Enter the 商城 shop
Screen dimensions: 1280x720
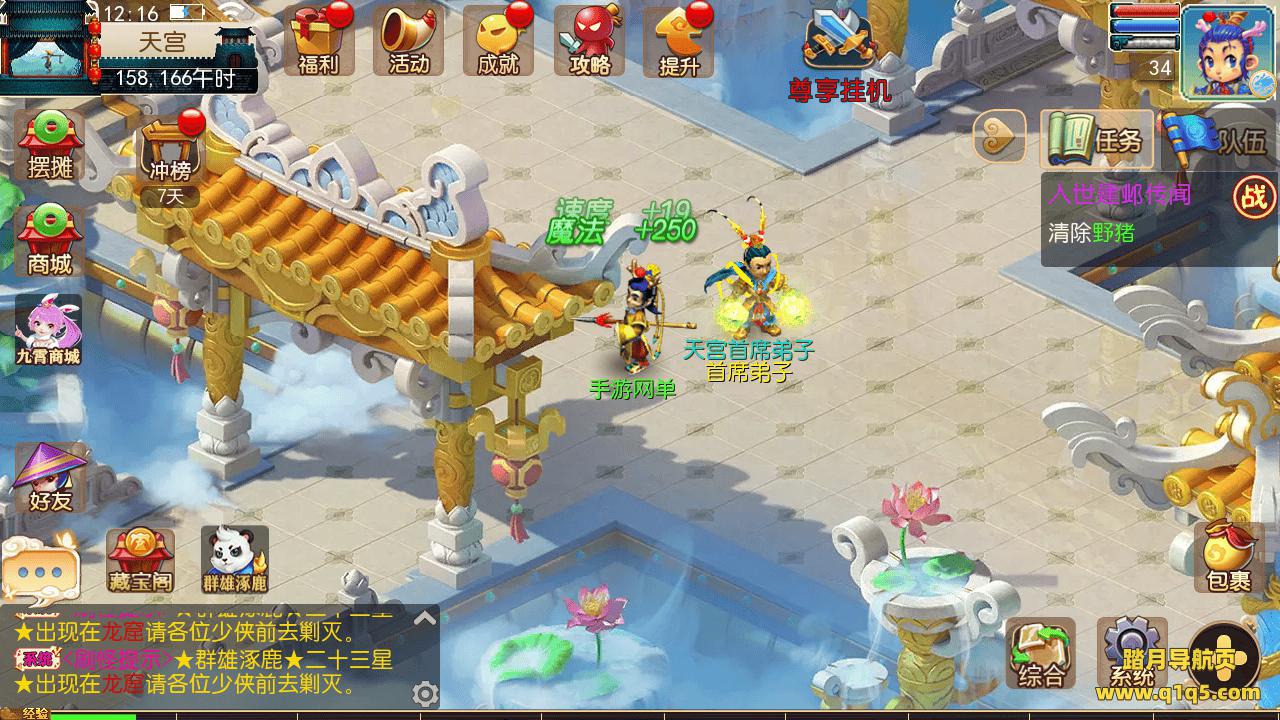click(51, 242)
